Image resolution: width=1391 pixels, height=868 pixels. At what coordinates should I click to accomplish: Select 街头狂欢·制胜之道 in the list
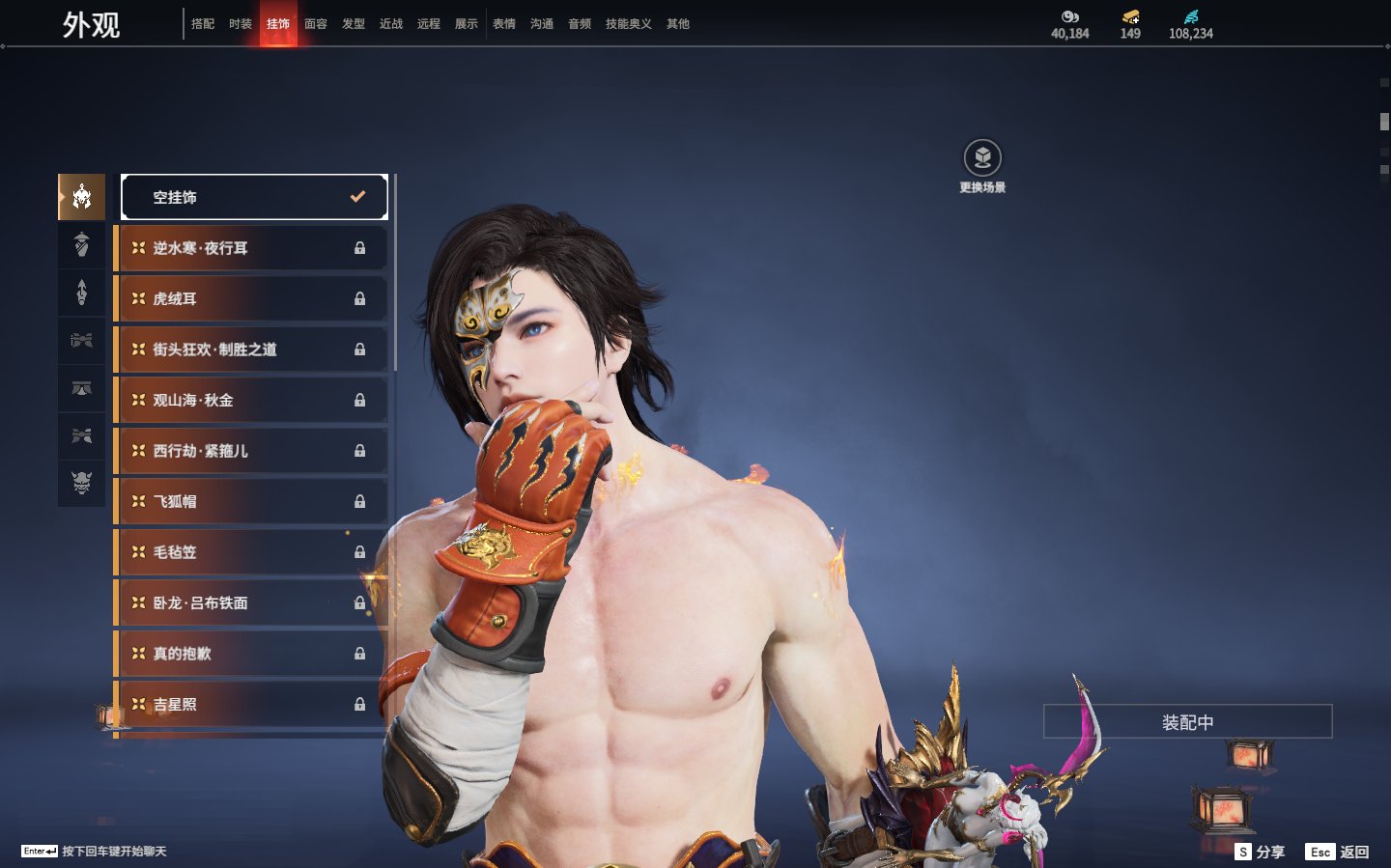coord(251,350)
